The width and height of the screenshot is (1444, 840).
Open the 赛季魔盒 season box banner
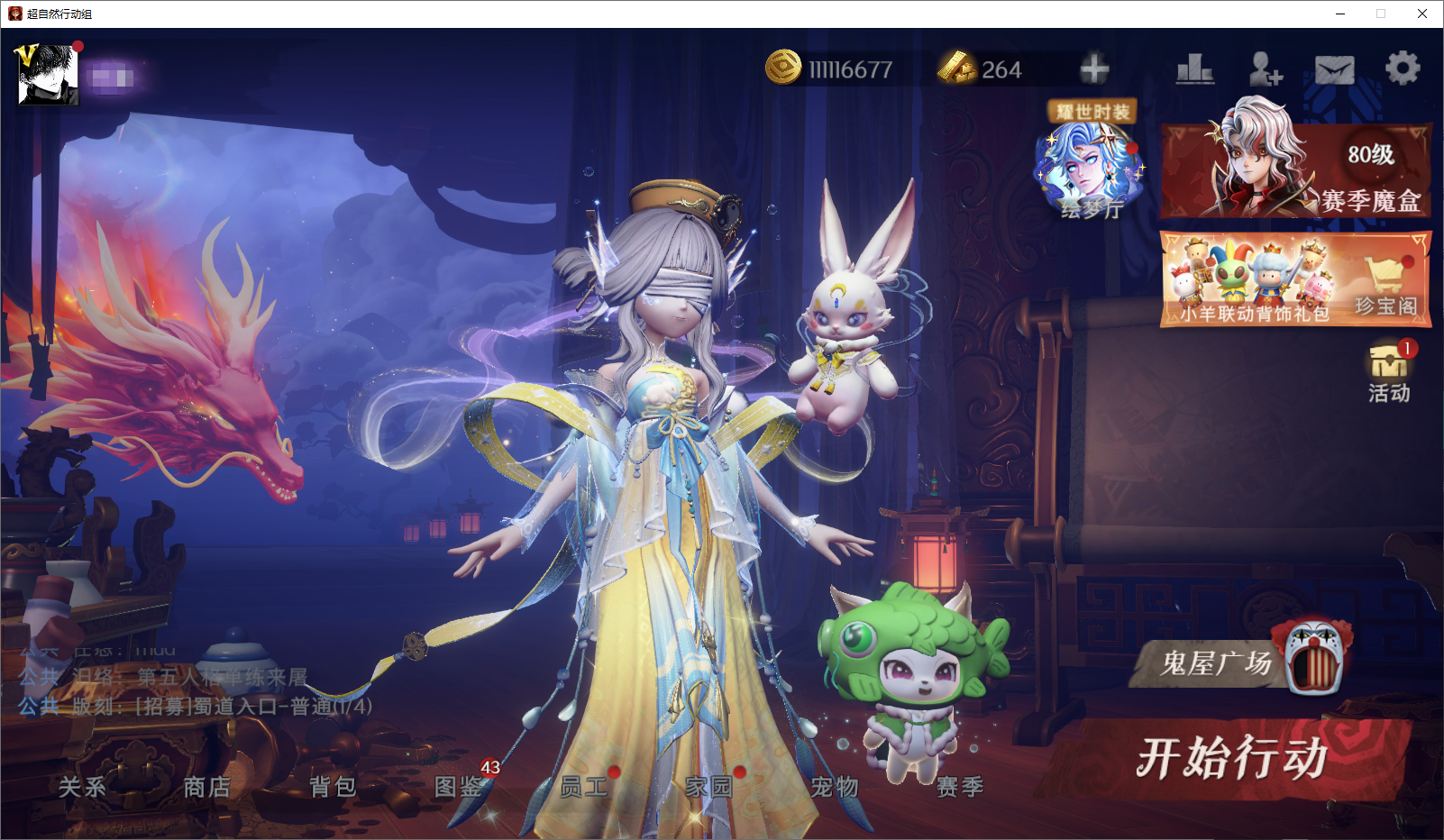point(1295,170)
